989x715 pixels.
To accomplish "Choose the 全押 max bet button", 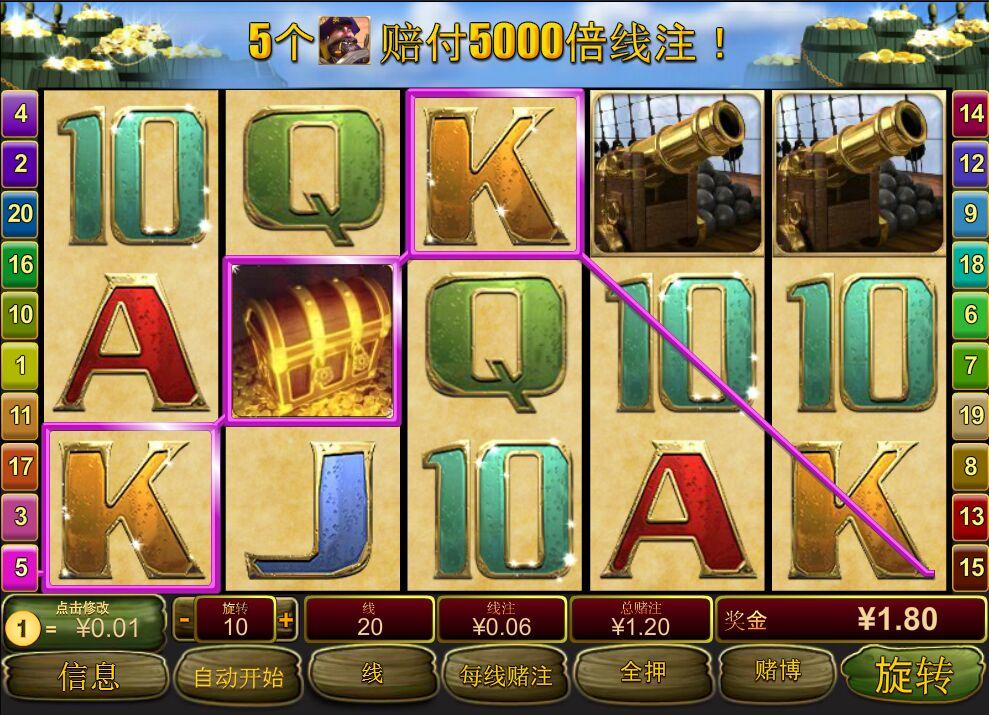I will click(643, 673).
